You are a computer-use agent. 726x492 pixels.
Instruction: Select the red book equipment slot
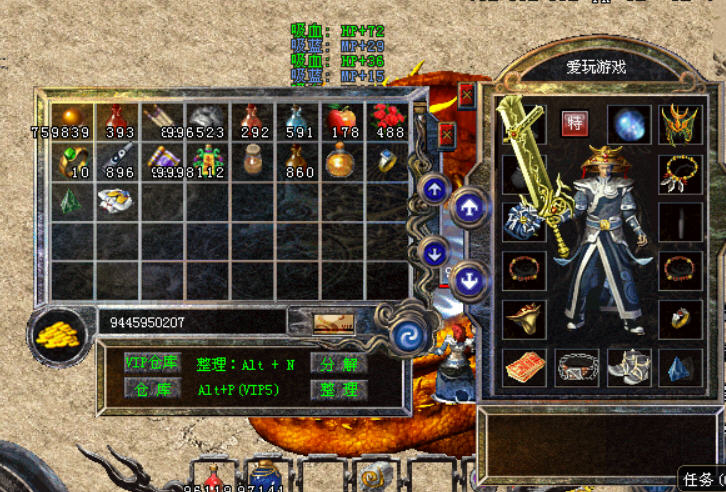click(x=523, y=367)
